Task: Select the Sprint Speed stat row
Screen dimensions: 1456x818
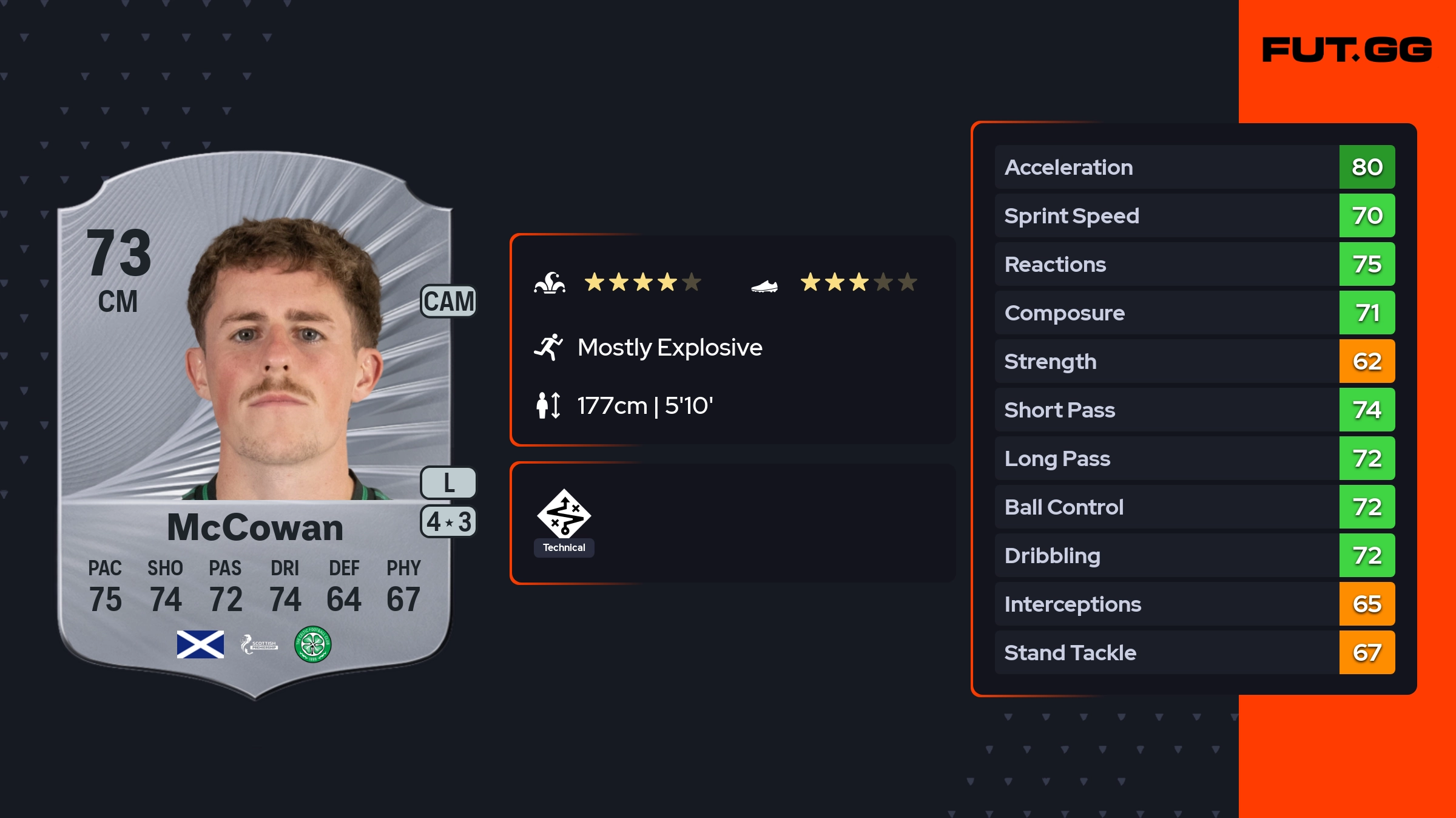Action: [x=1194, y=215]
